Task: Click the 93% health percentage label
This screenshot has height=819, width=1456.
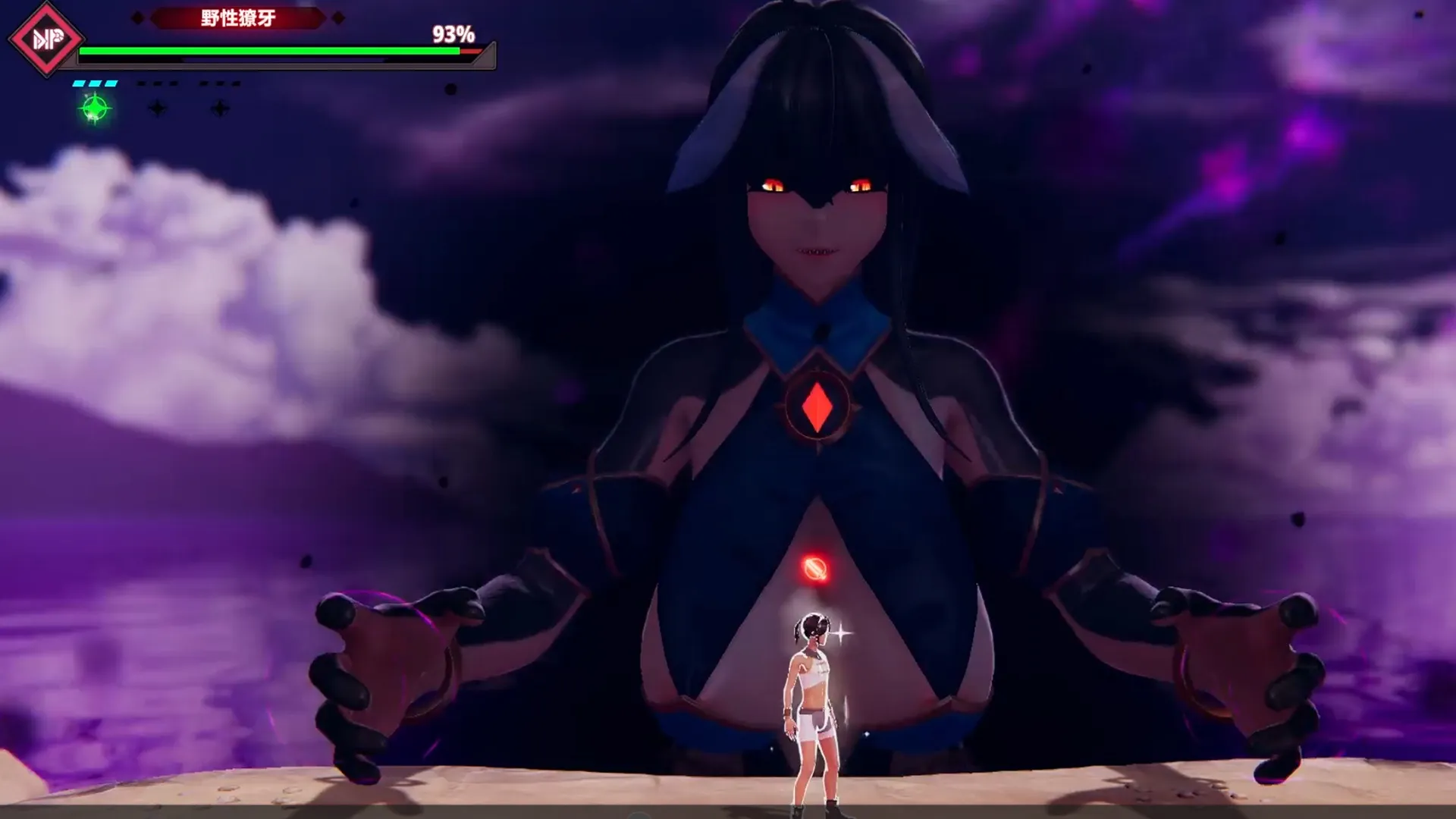Action: (x=453, y=35)
